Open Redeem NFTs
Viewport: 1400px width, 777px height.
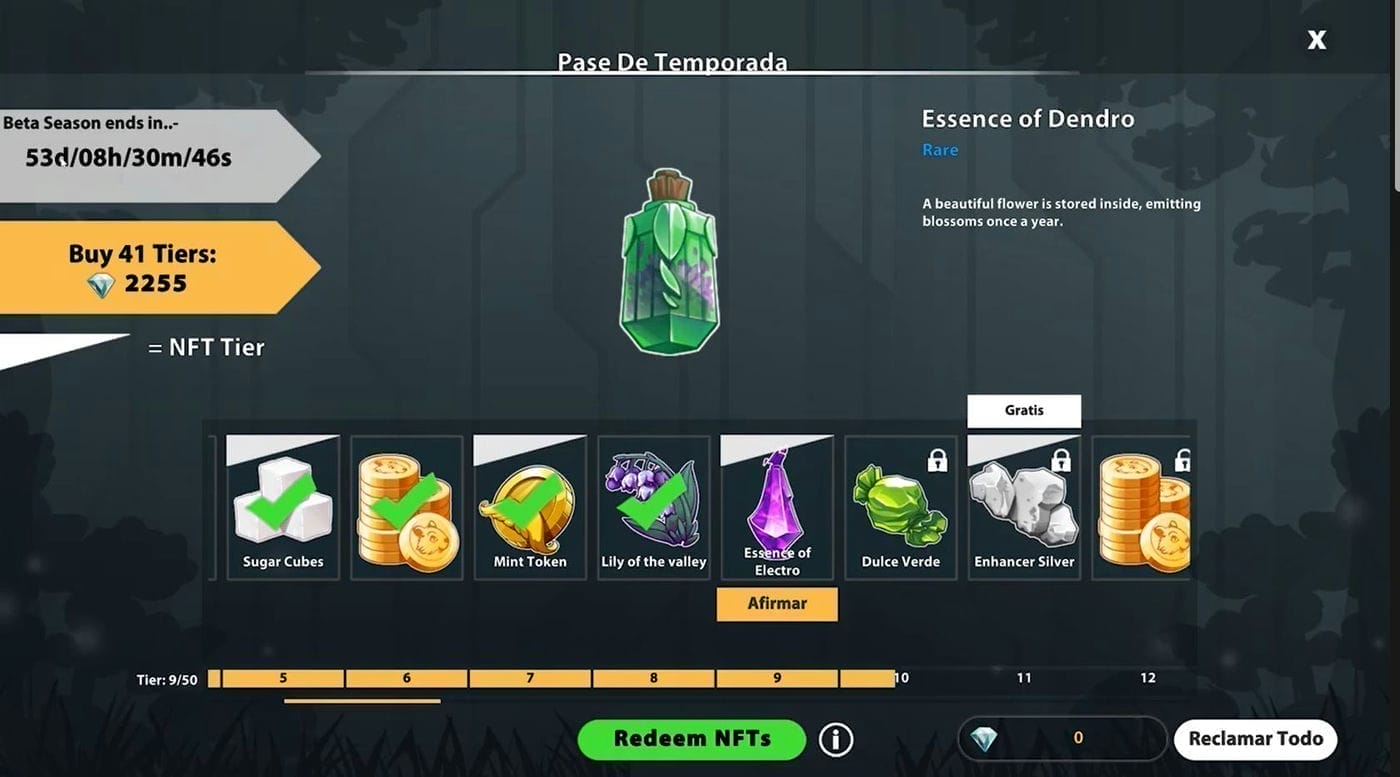(691, 739)
